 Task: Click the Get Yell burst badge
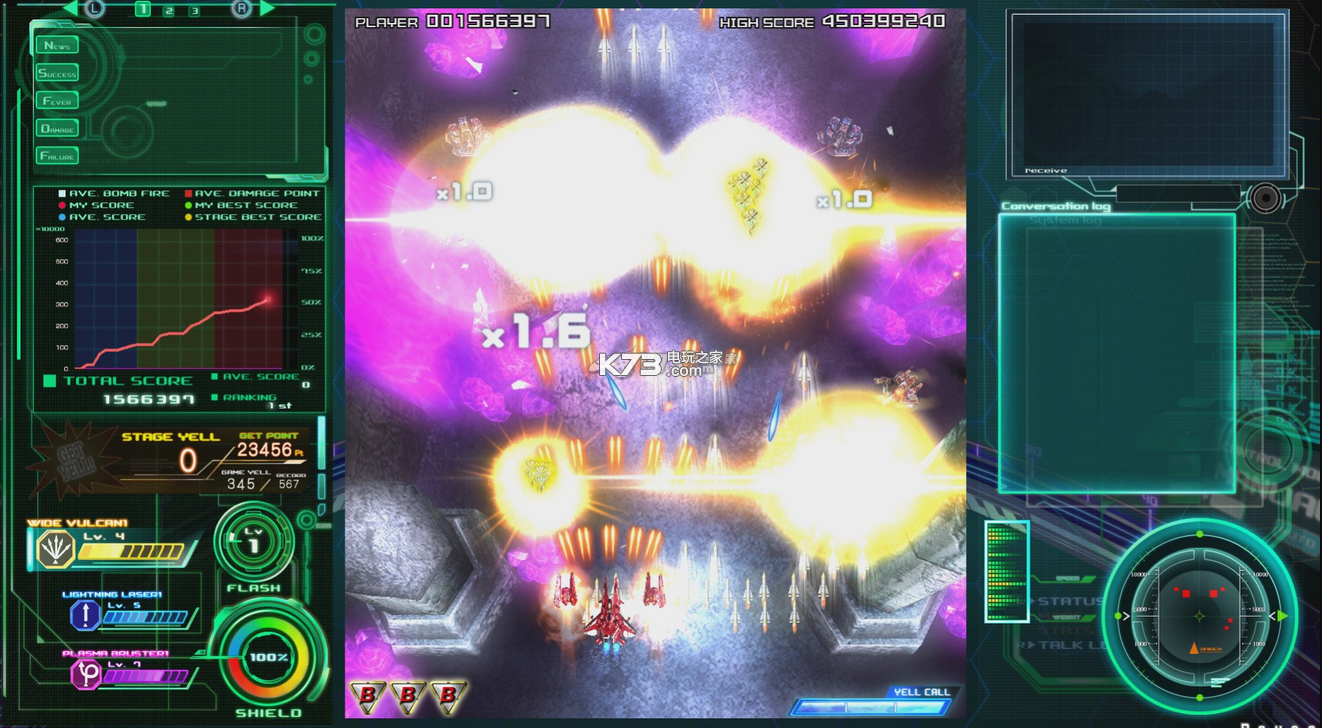click(73, 461)
